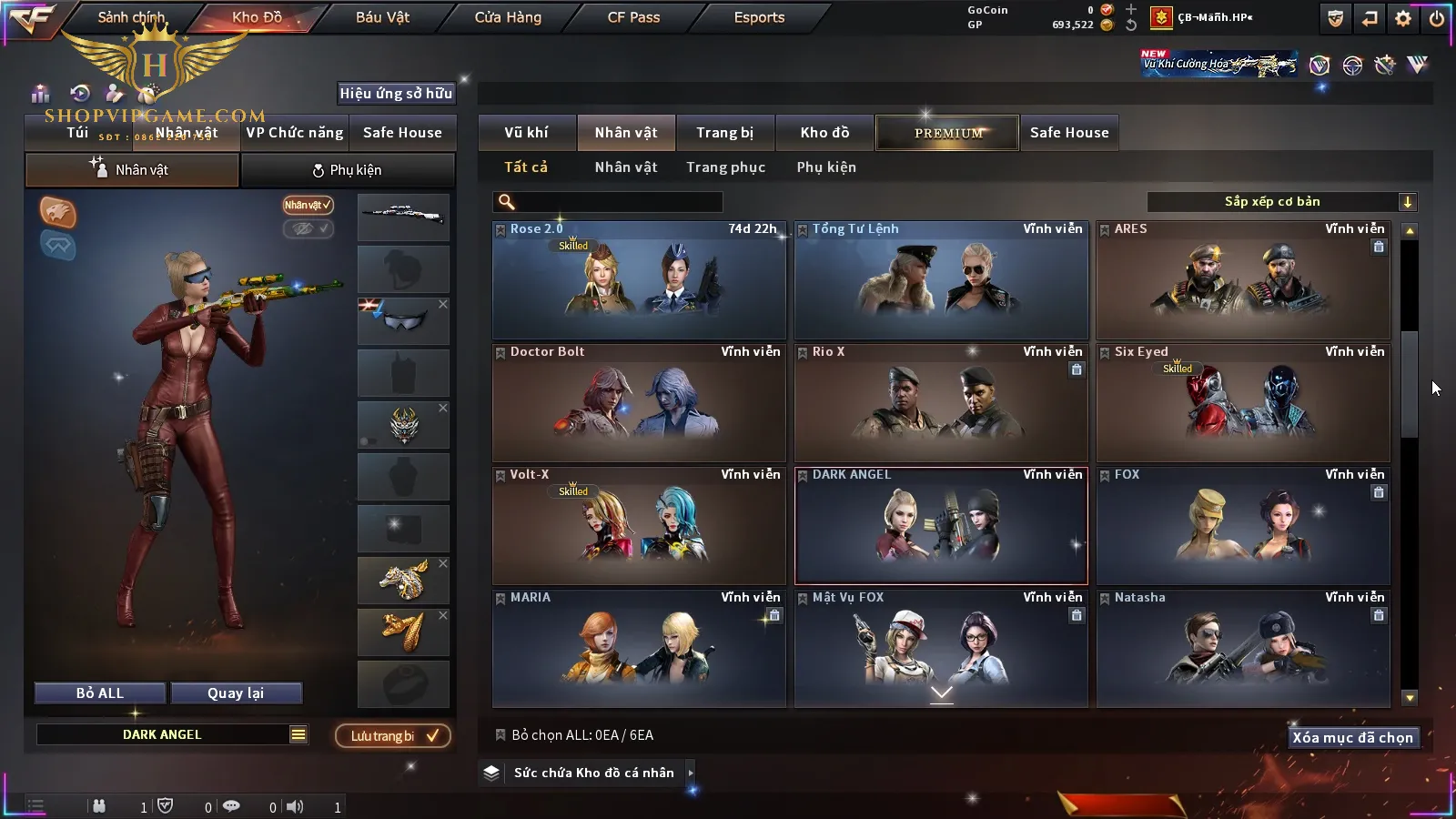The height and width of the screenshot is (819, 1456).
Task: Click the Hiệu ứng sở hữu button
Action: 396,94
